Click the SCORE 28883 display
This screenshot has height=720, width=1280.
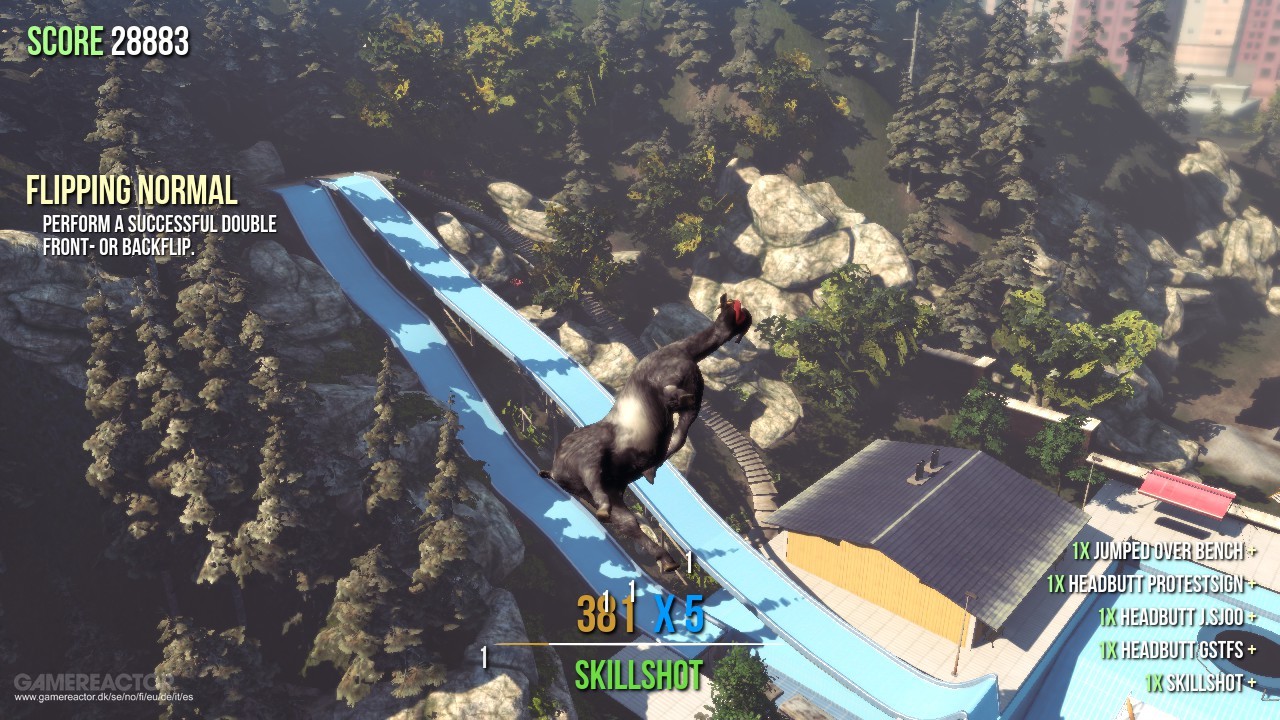108,40
